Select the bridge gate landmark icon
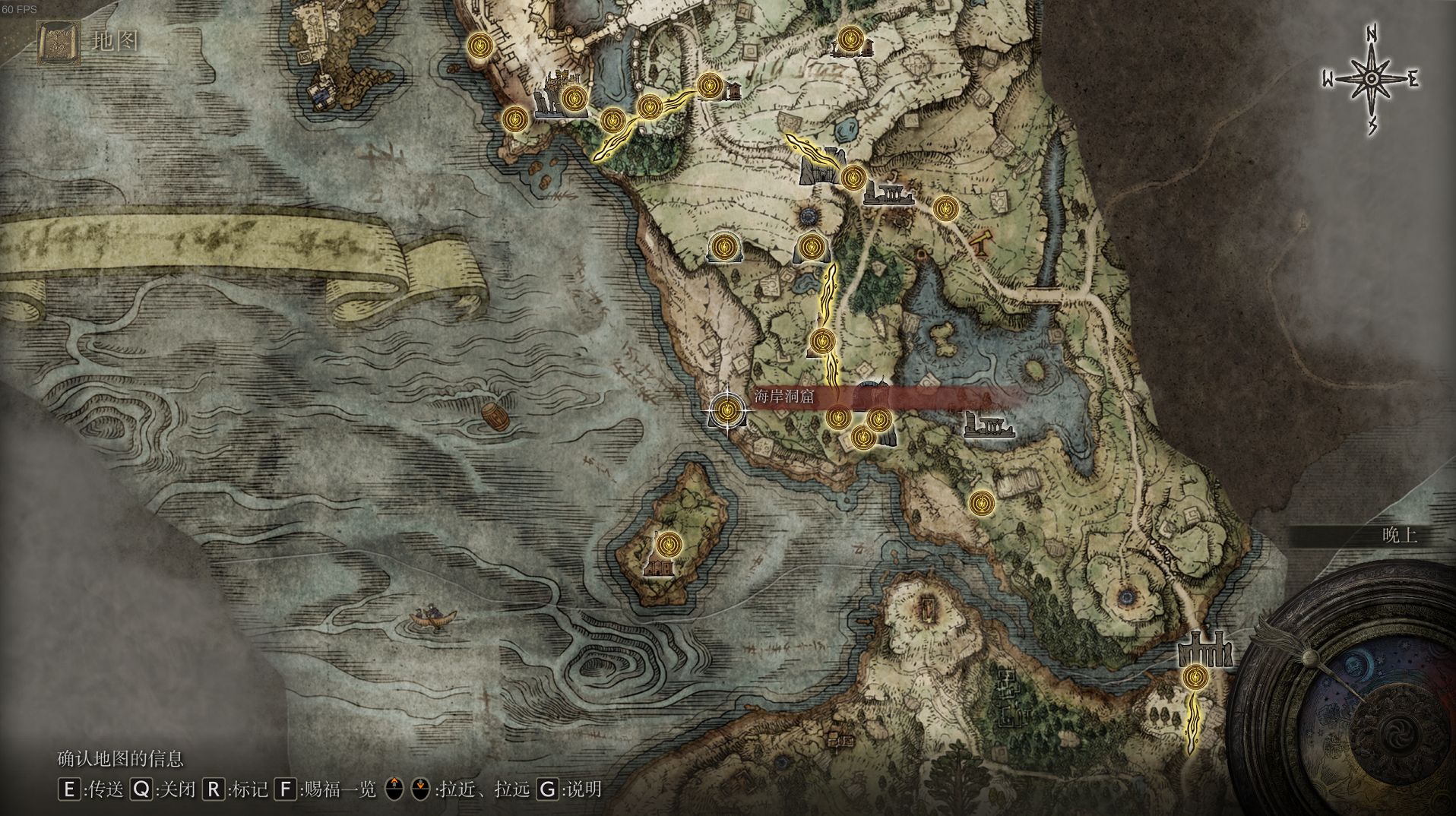The image size is (1456, 816). (x=1203, y=650)
